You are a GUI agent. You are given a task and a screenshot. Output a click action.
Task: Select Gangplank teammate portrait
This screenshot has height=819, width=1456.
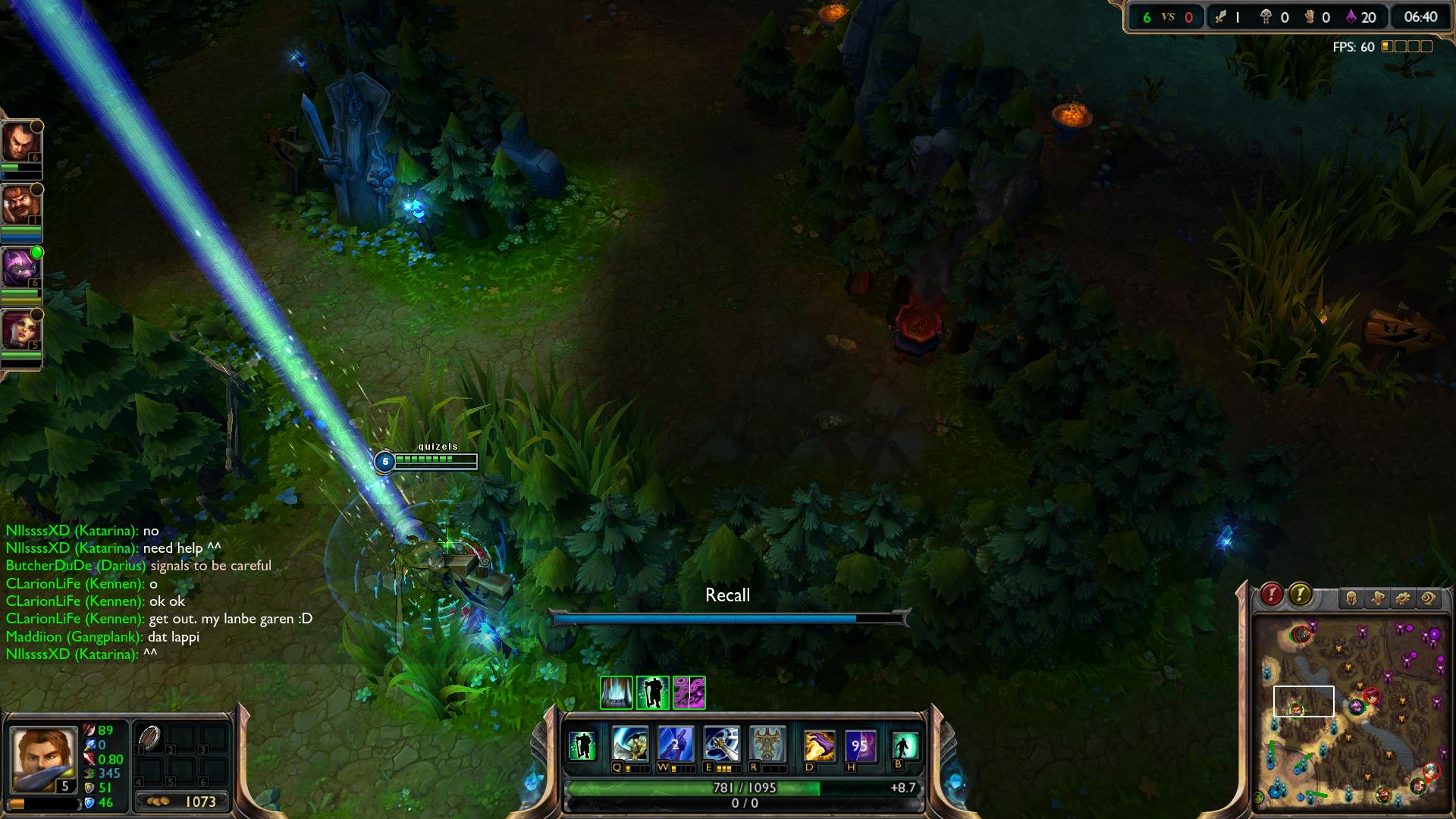pyautogui.click(x=20, y=205)
